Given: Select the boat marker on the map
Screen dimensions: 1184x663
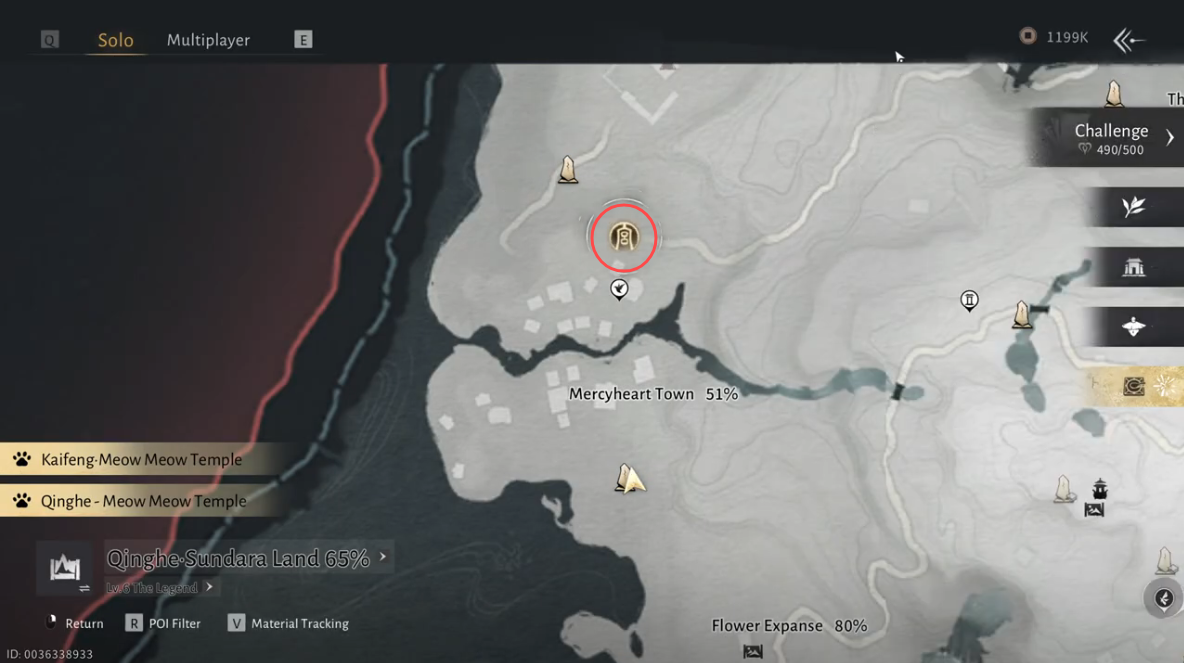Looking at the screenshot, I should [1100, 489].
